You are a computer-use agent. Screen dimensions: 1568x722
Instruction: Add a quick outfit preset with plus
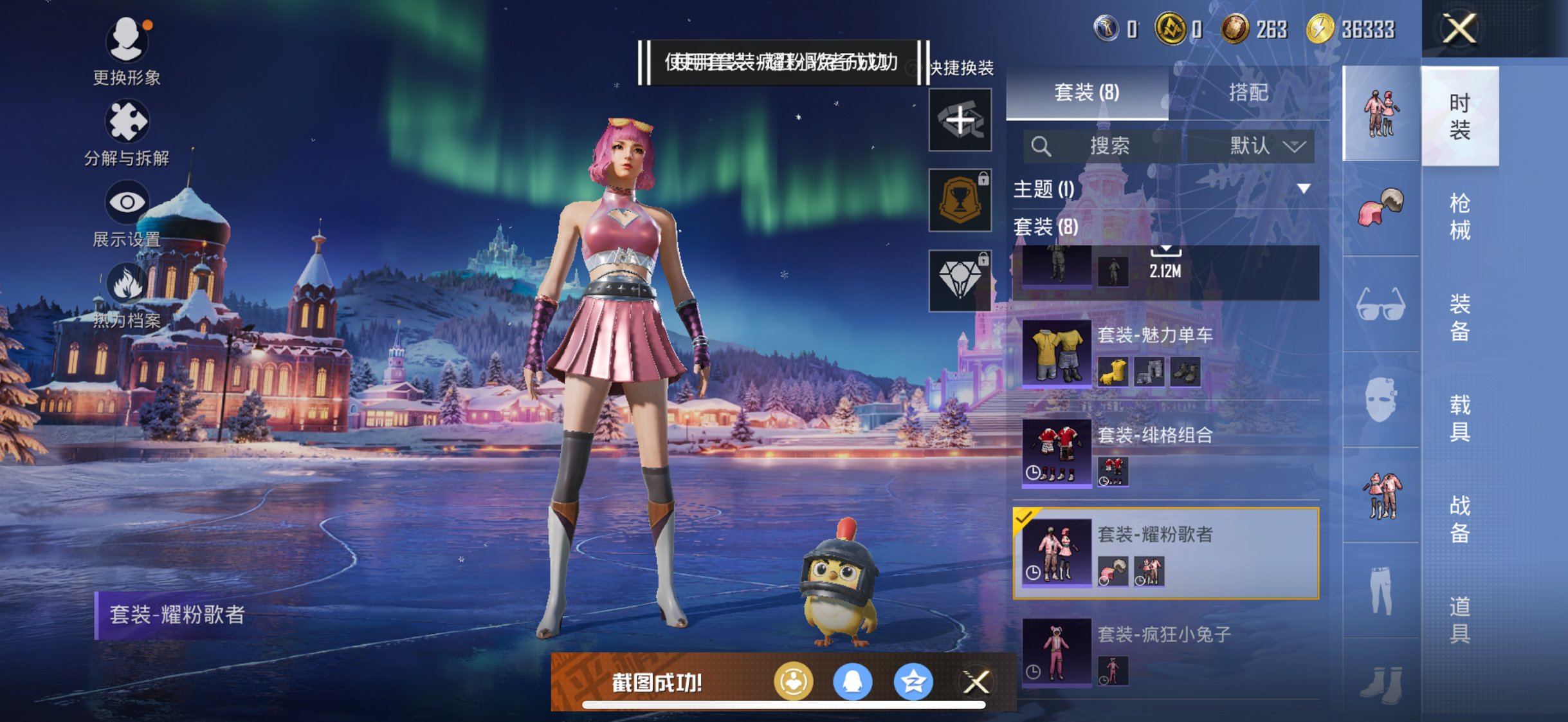point(960,120)
